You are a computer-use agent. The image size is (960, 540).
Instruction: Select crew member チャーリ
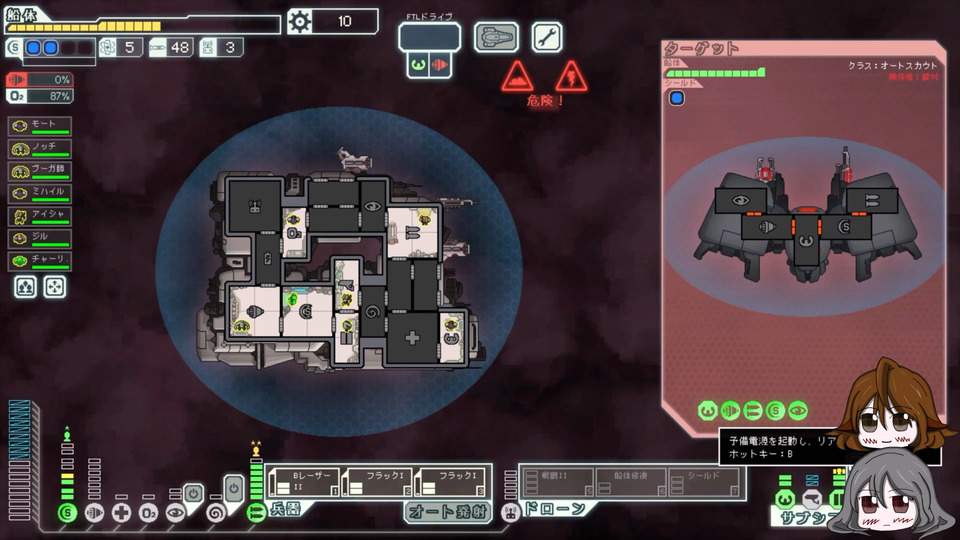click(40, 261)
